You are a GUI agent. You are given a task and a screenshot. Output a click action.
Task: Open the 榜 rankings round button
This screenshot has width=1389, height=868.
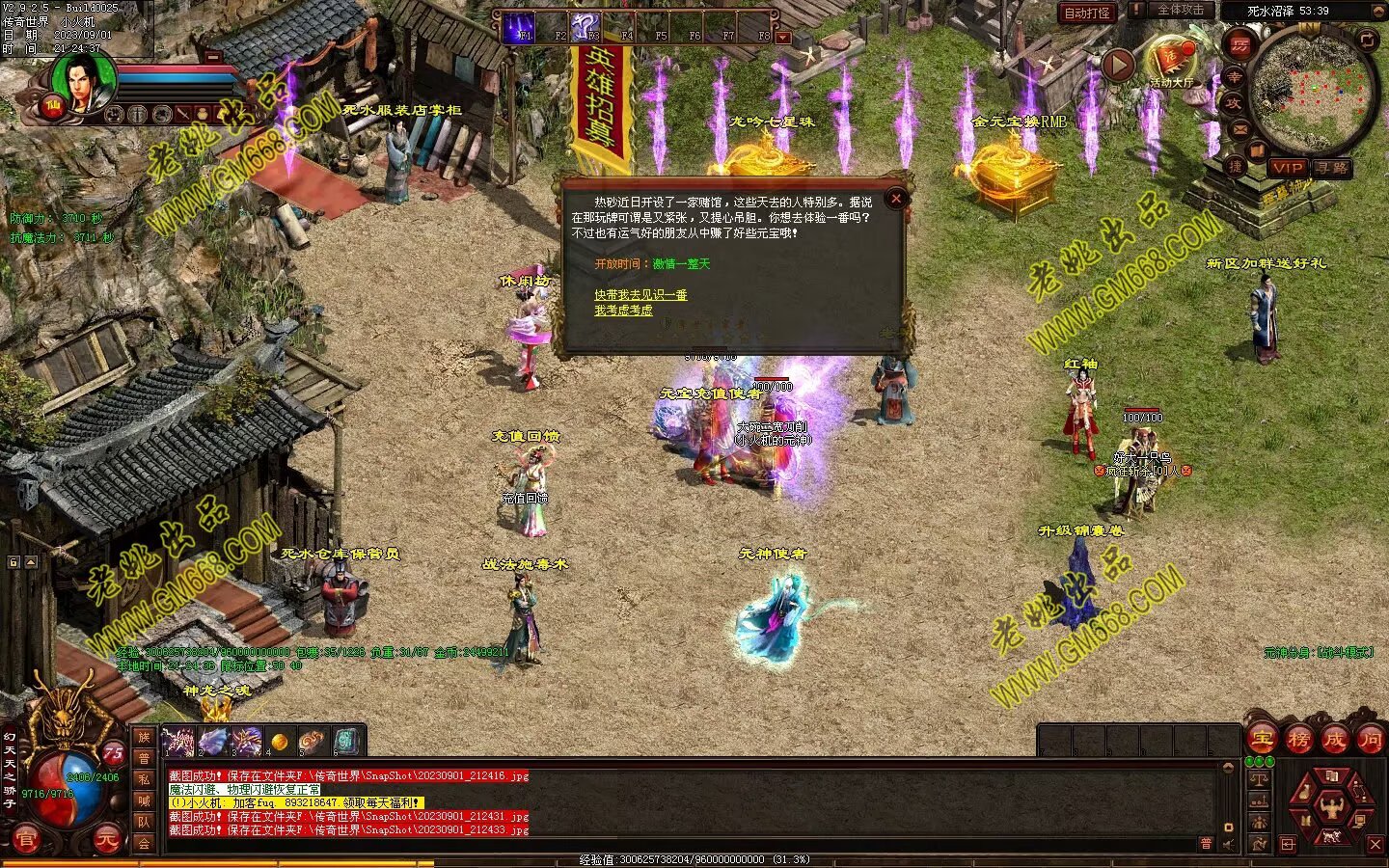(1297, 740)
